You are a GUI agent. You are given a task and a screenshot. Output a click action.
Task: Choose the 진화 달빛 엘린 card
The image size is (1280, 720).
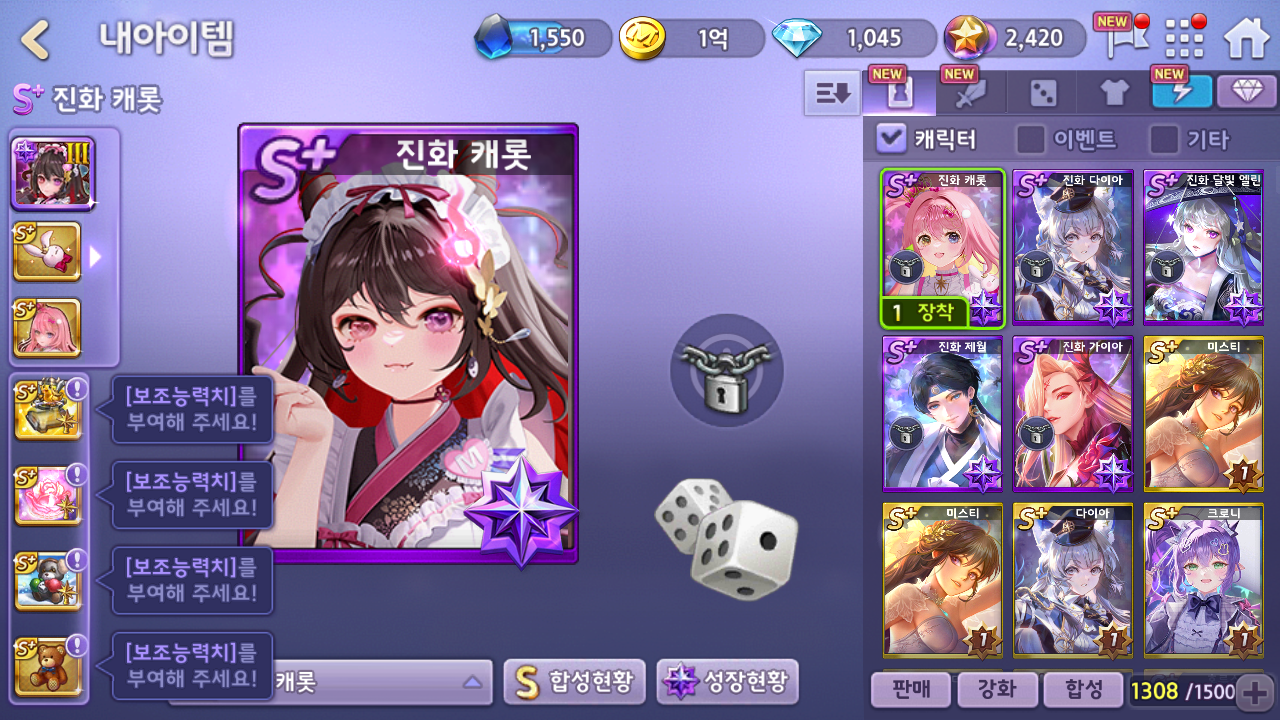point(1203,247)
